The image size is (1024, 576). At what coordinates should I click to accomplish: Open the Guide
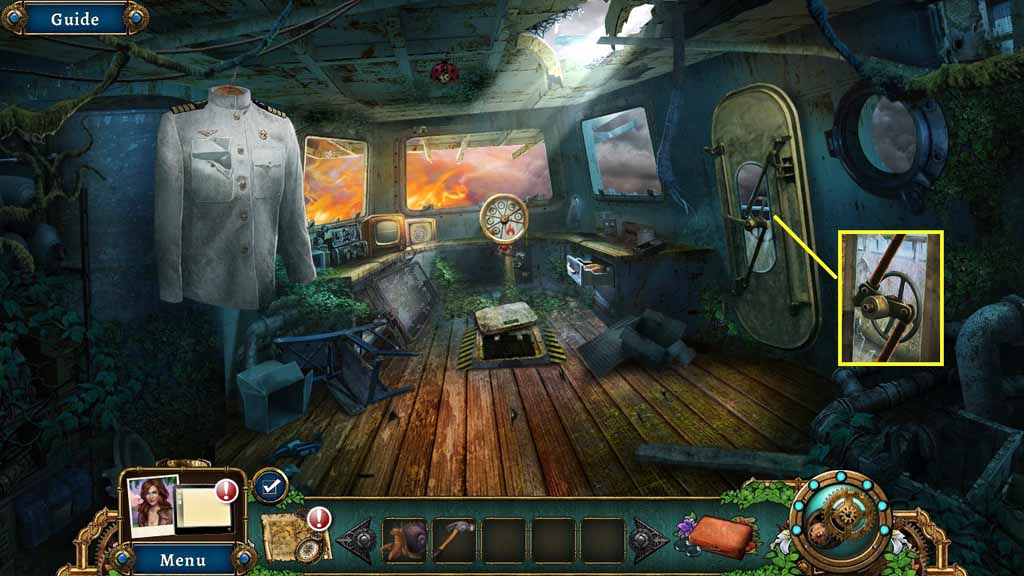(x=74, y=18)
